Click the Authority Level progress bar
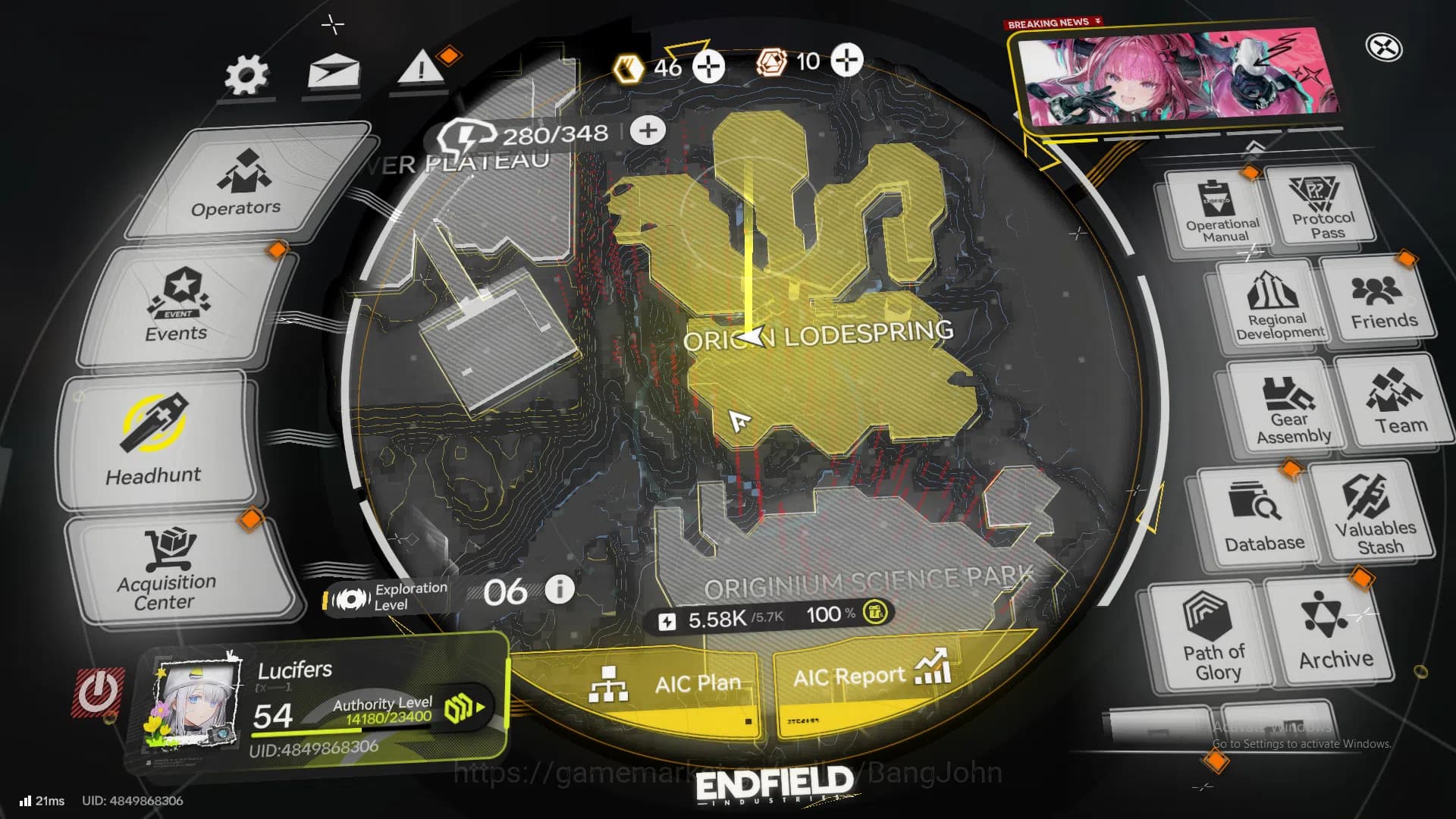 click(x=383, y=717)
